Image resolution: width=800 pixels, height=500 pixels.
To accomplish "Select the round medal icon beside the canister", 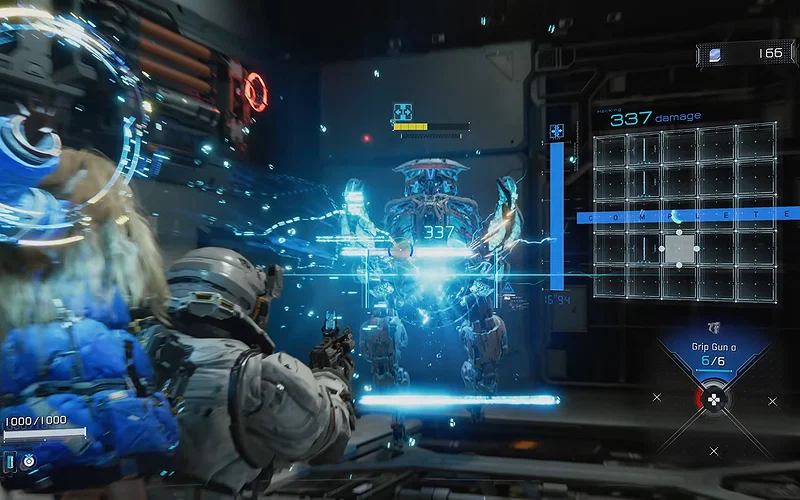I will 29,461.
